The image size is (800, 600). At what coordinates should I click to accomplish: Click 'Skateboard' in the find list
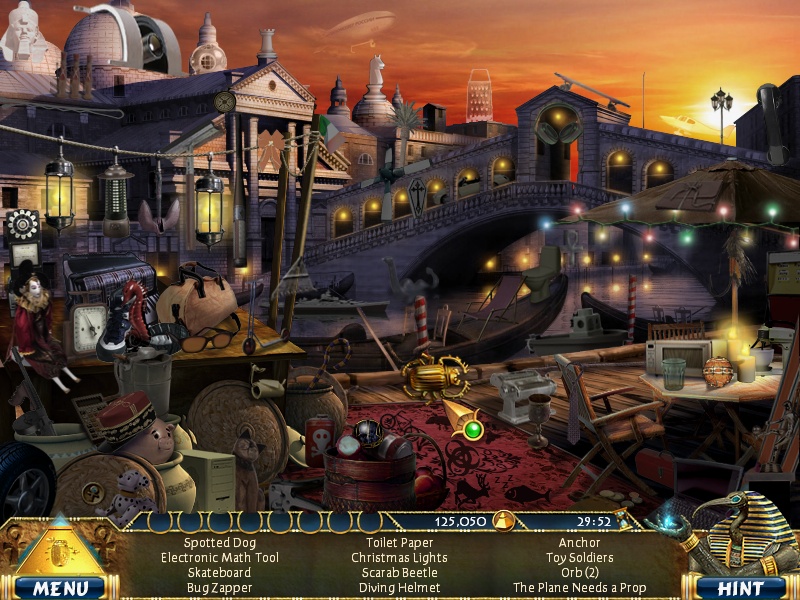click(219, 573)
